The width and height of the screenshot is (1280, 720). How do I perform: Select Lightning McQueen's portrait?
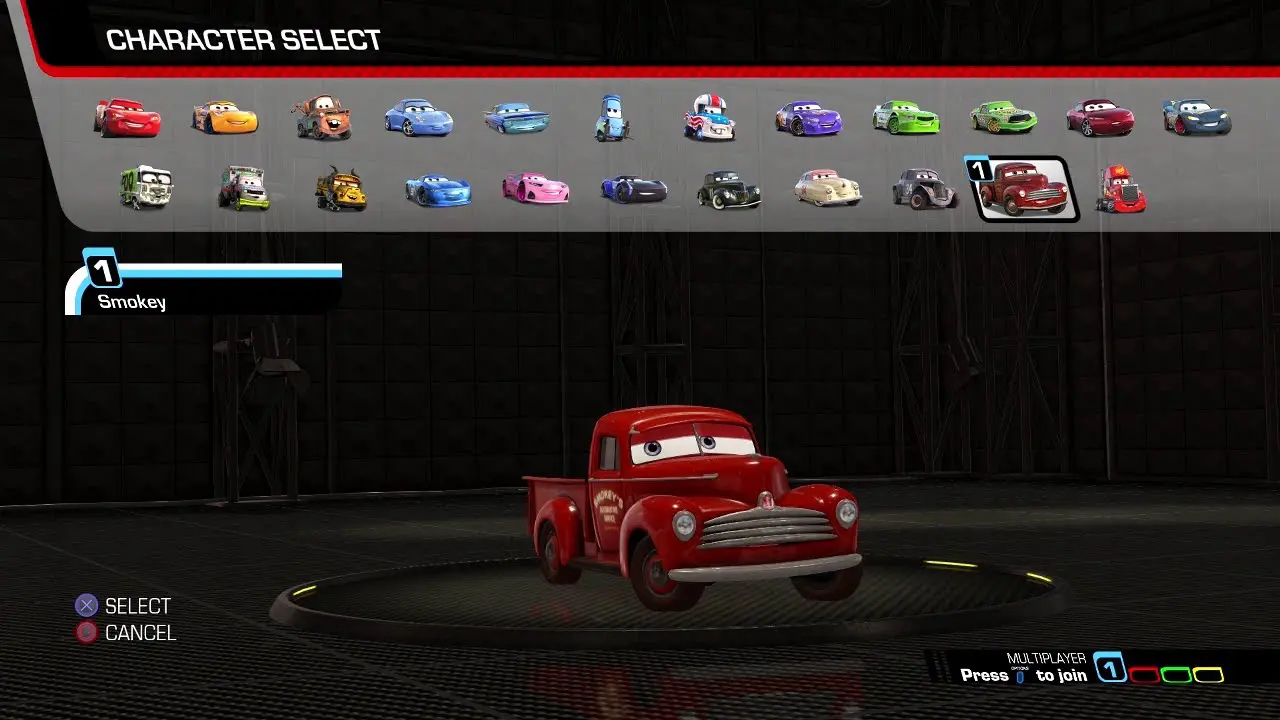128,117
